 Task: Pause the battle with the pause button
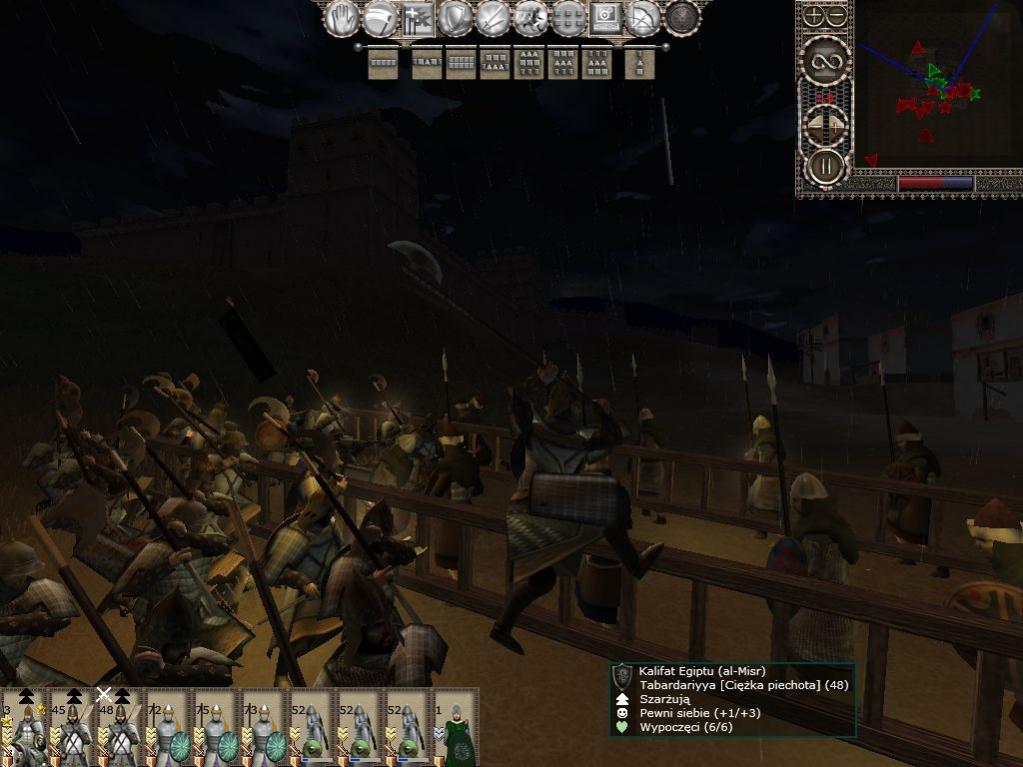point(826,166)
